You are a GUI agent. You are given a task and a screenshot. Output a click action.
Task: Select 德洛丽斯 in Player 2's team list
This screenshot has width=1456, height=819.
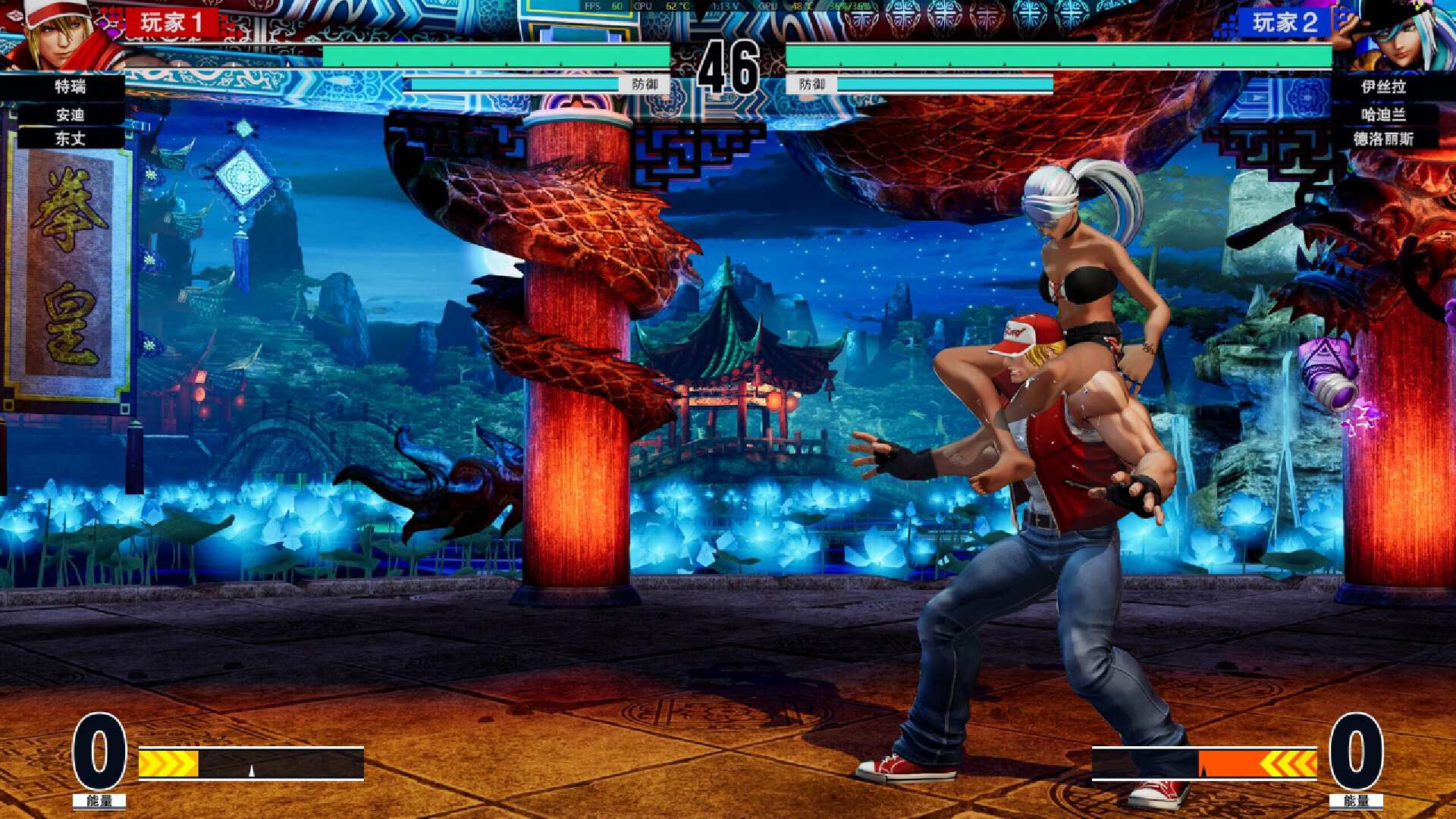pos(1383,139)
